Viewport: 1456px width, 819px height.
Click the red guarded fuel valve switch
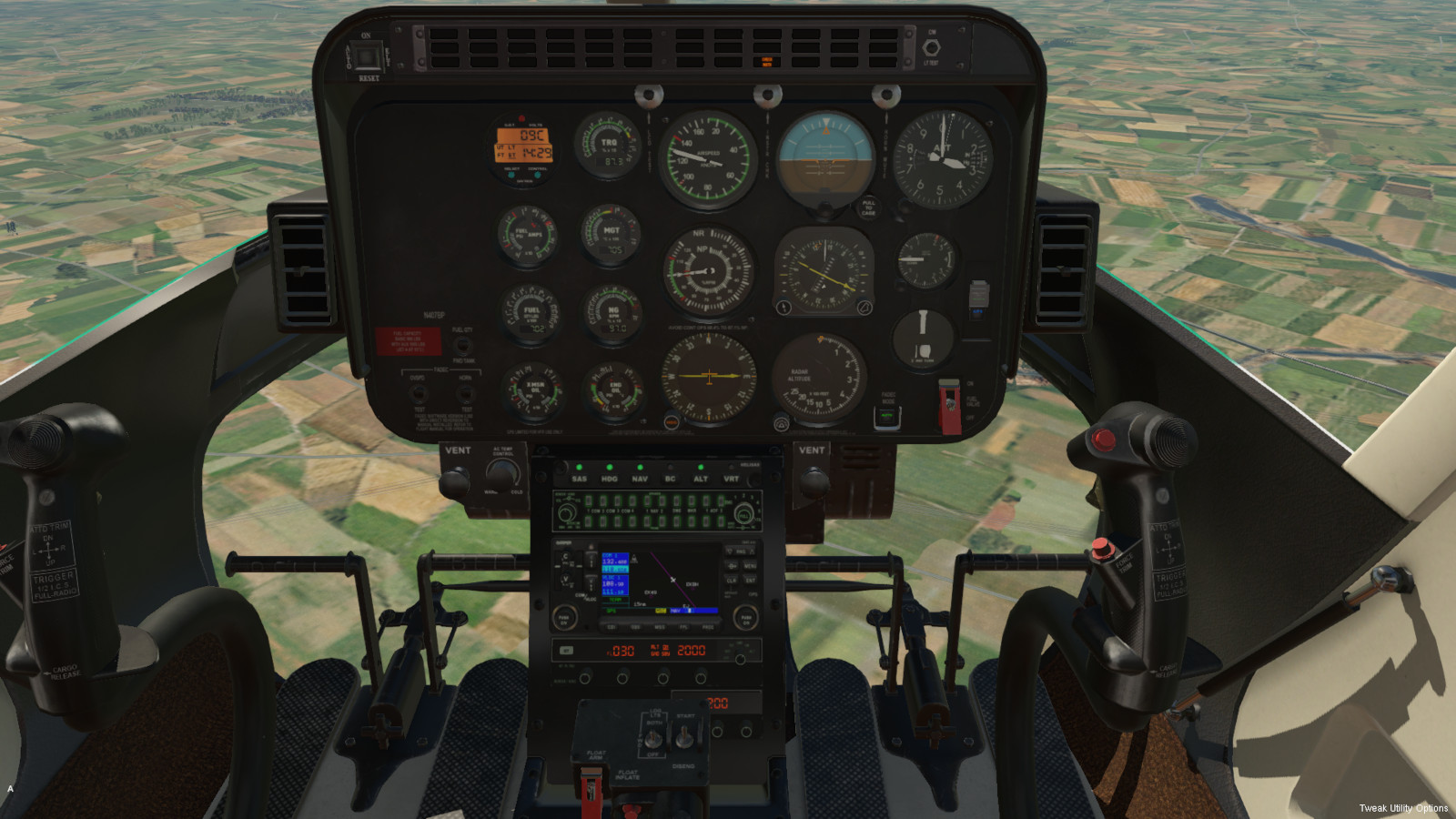pos(949,405)
